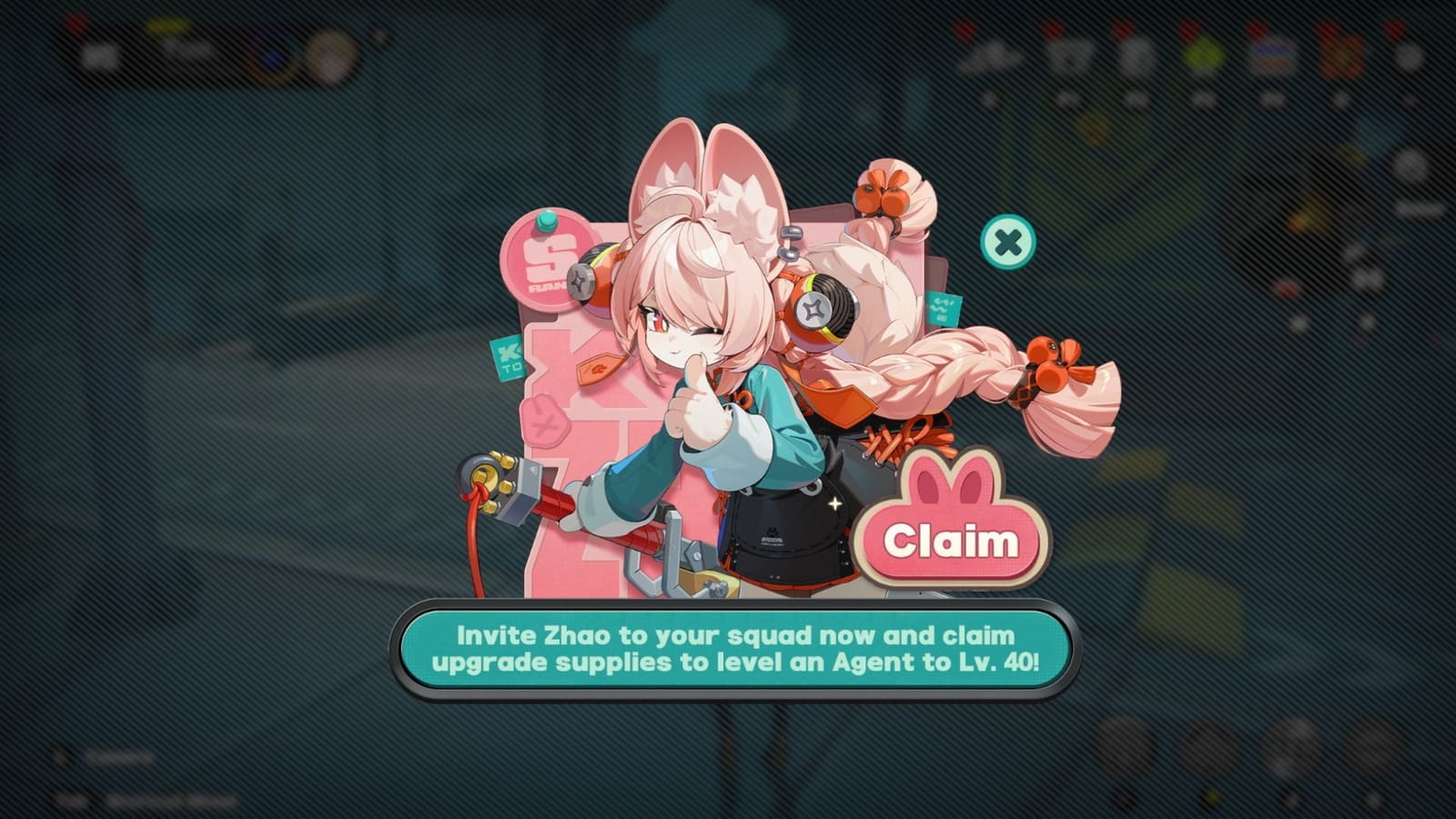
Task: Click the teal squiggle sticker near Zhao's braid
Action: click(x=942, y=309)
